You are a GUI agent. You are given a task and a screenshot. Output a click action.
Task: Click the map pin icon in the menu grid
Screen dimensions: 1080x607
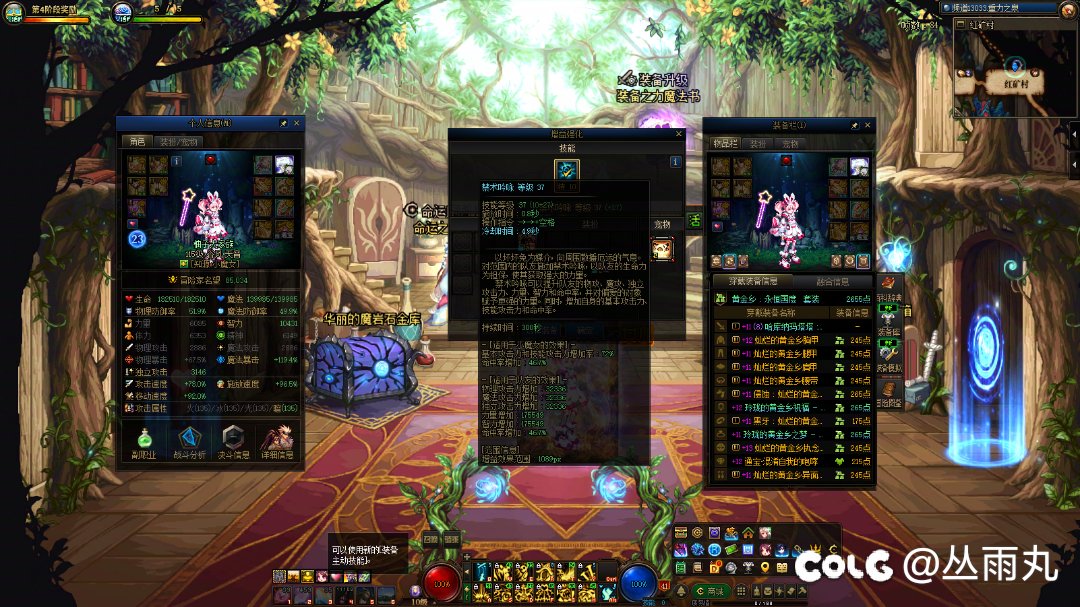(x=765, y=567)
